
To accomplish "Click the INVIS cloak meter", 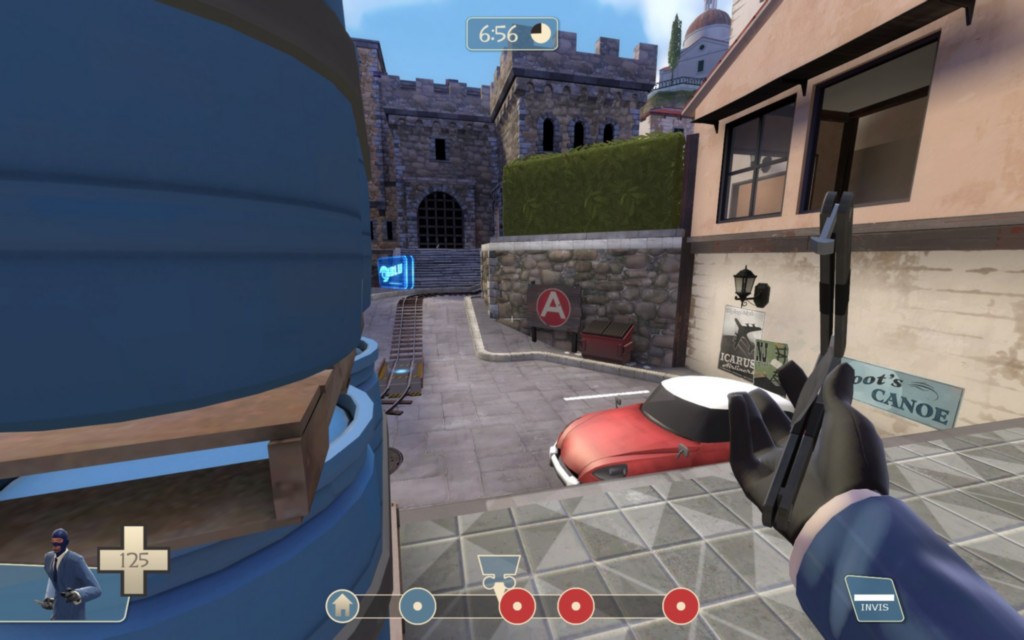I will [x=873, y=598].
